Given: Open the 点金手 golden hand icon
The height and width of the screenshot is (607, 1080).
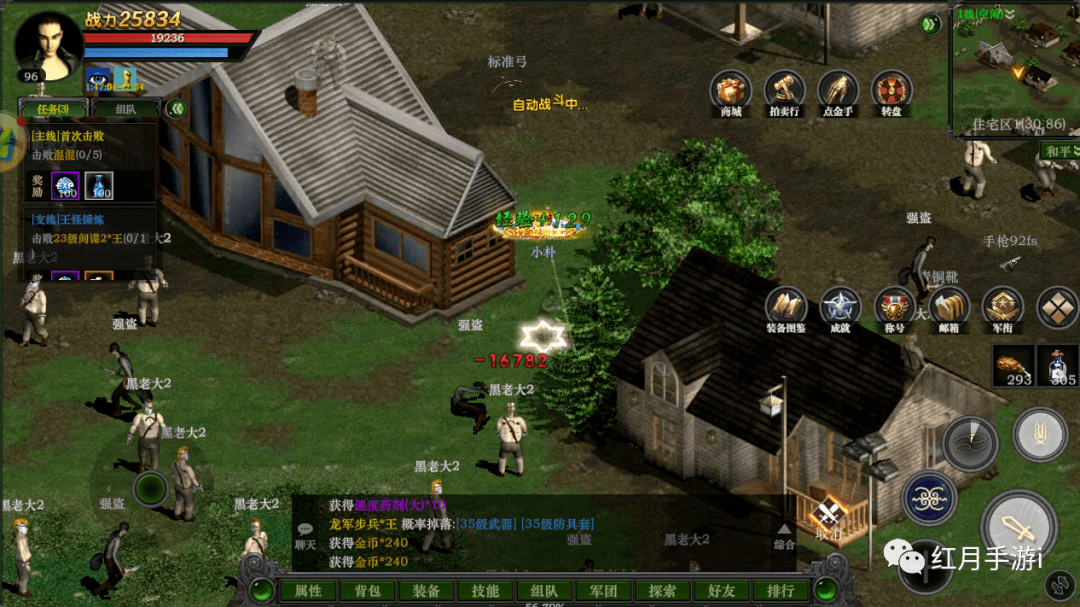Looking at the screenshot, I should [x=838, y=91].
